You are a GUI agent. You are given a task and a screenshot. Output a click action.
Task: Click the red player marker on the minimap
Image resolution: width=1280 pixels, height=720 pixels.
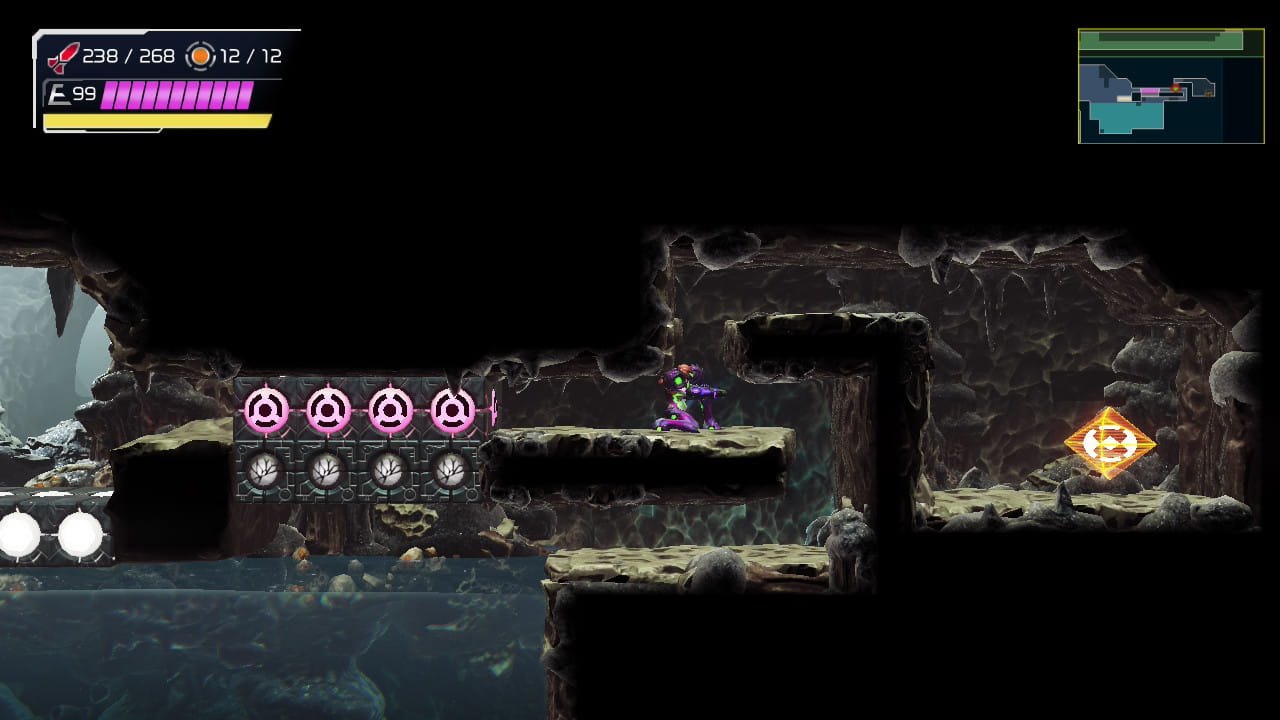coord(1176,88)
